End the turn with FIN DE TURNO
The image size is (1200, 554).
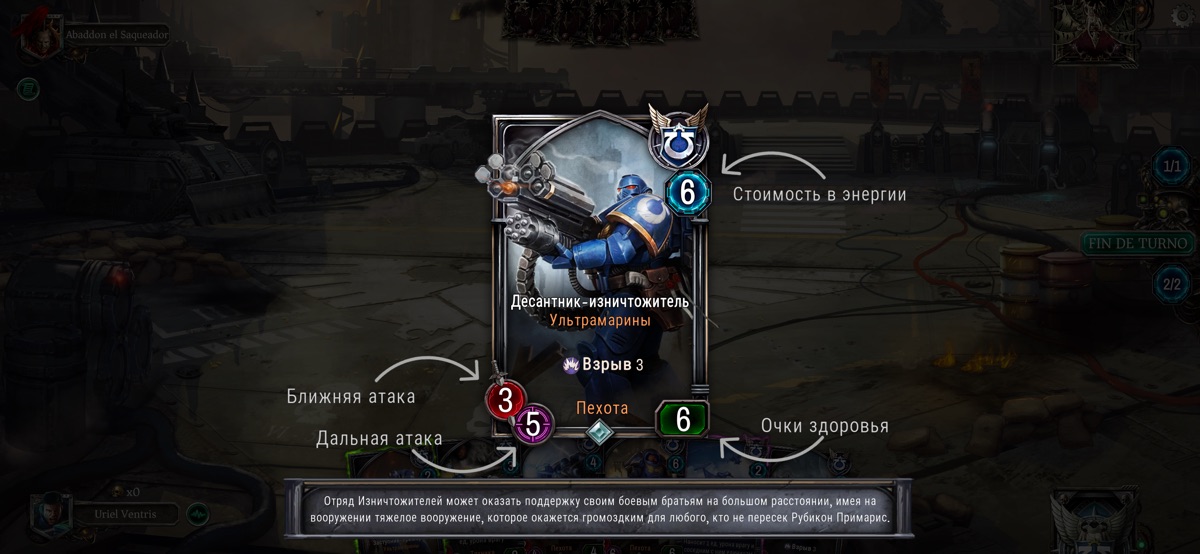(1137, 243)
